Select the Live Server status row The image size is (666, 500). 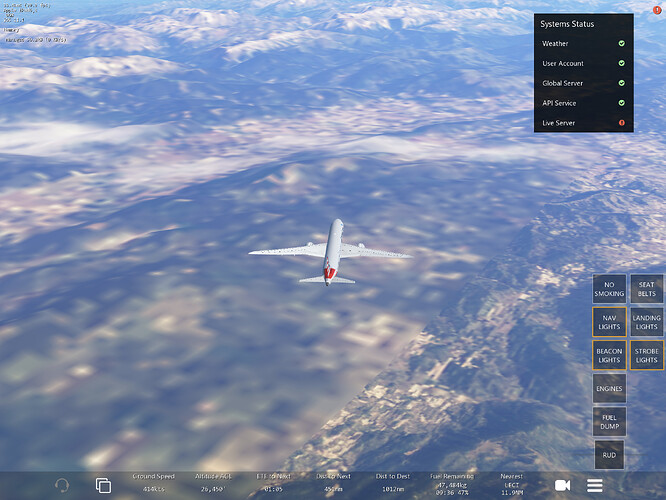pyautogui.click(x=584, y=123)
